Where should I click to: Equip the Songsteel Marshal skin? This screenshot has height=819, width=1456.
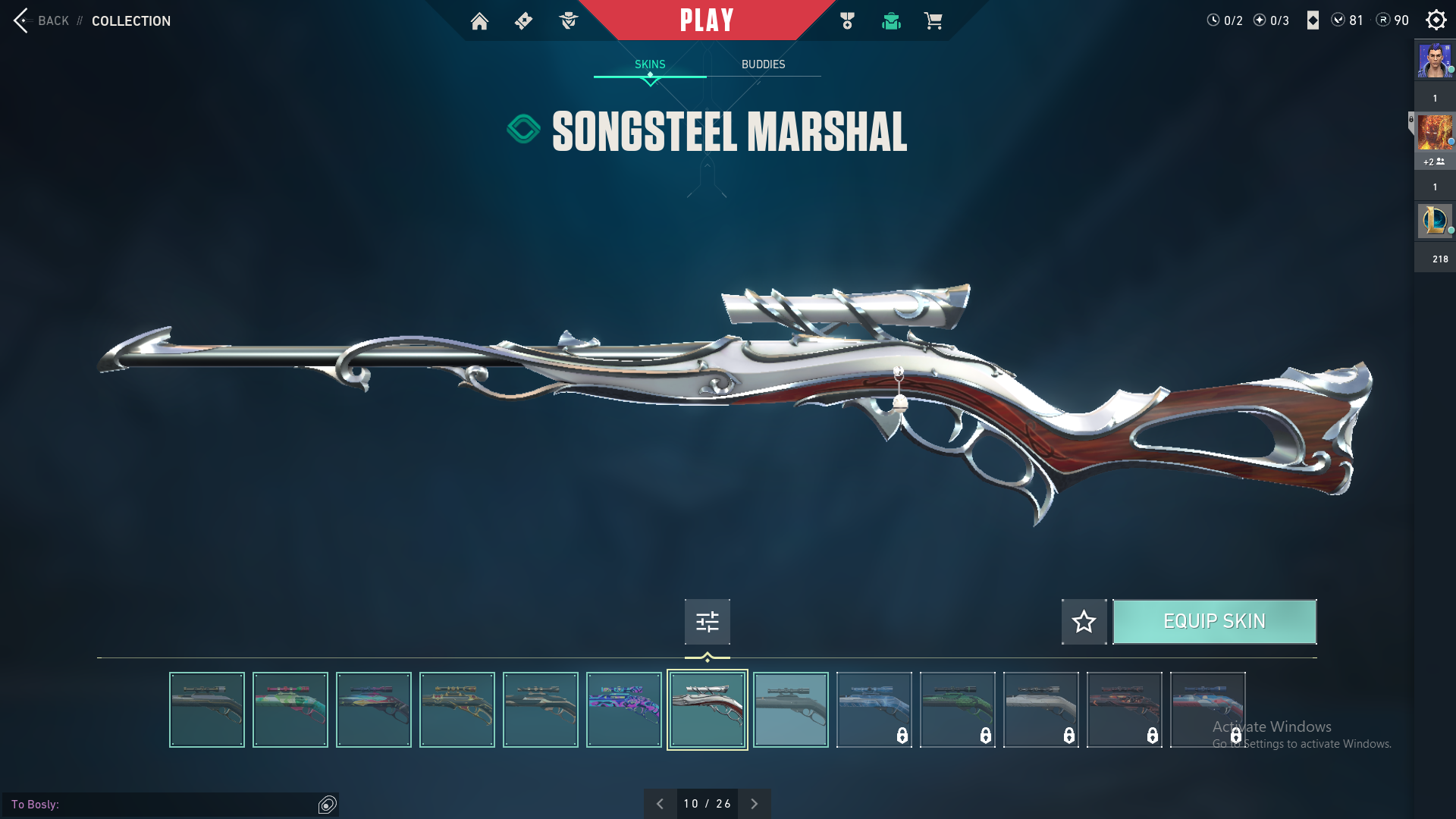1214,622
